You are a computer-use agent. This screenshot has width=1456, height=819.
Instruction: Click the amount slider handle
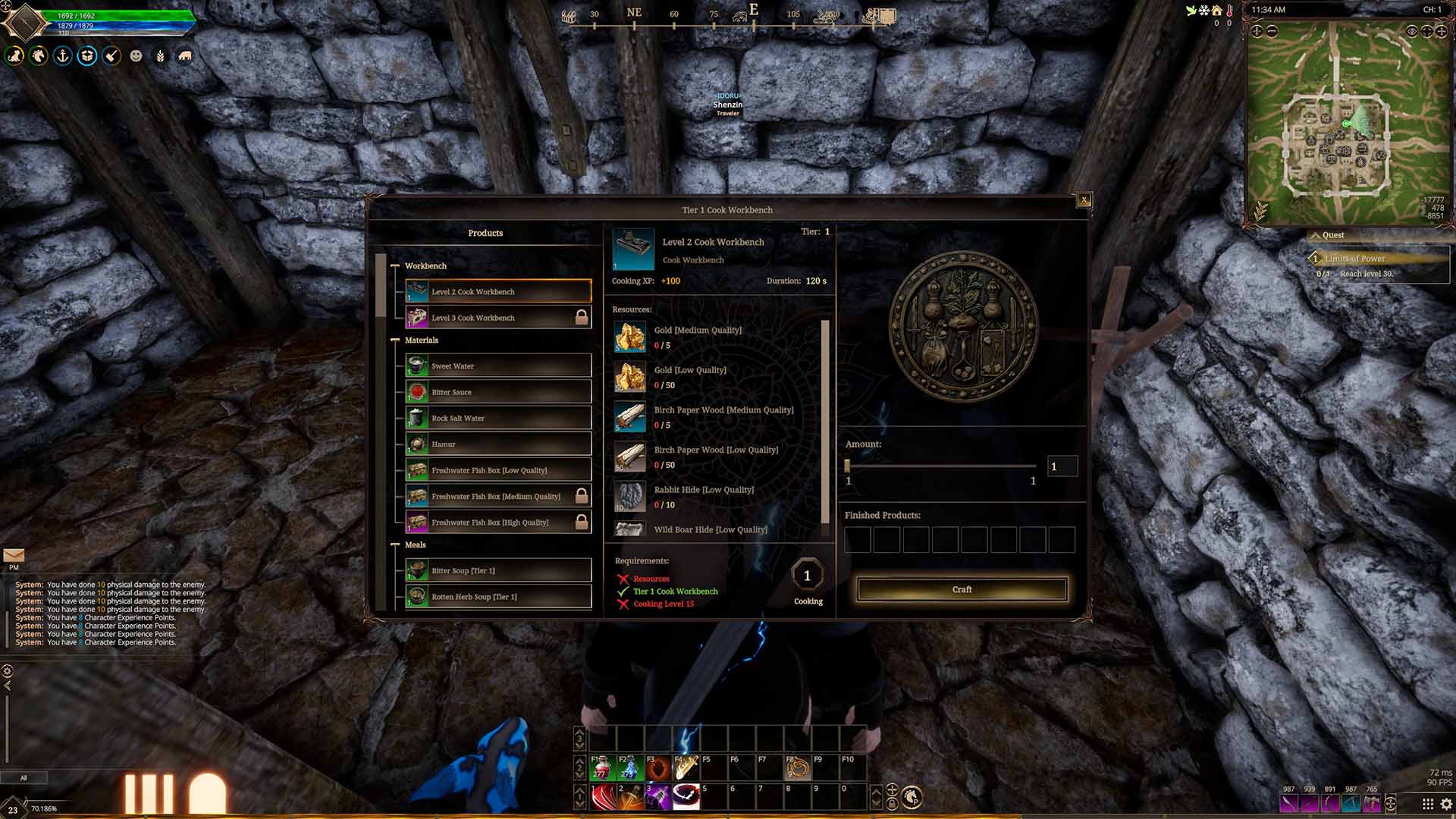click(x=848, y=466)
